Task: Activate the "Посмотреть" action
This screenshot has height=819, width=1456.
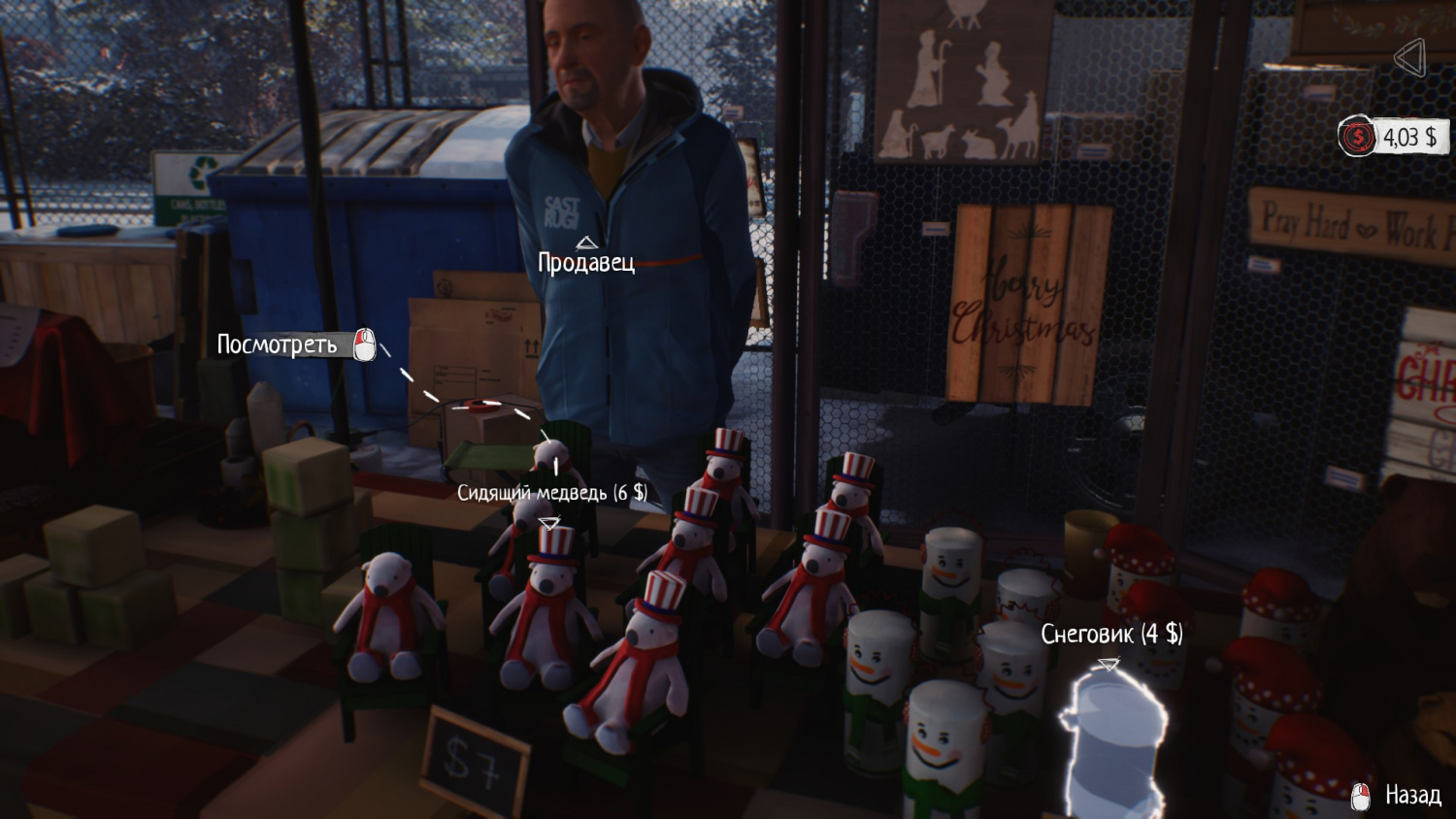Action: pyautogui.click(x=279, y=344)
